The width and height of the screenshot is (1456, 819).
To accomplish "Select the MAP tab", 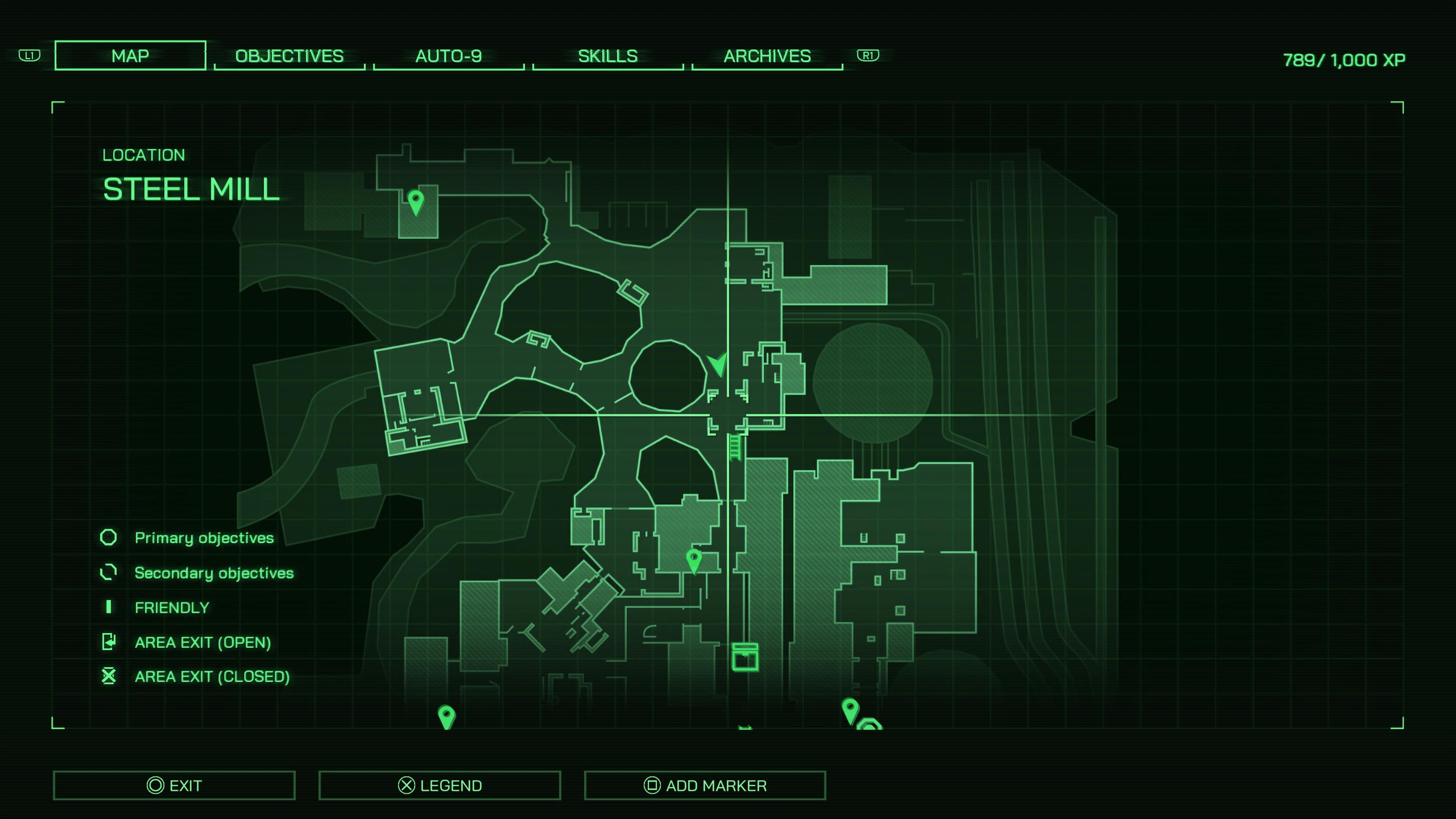I will (x=129, y=55).
